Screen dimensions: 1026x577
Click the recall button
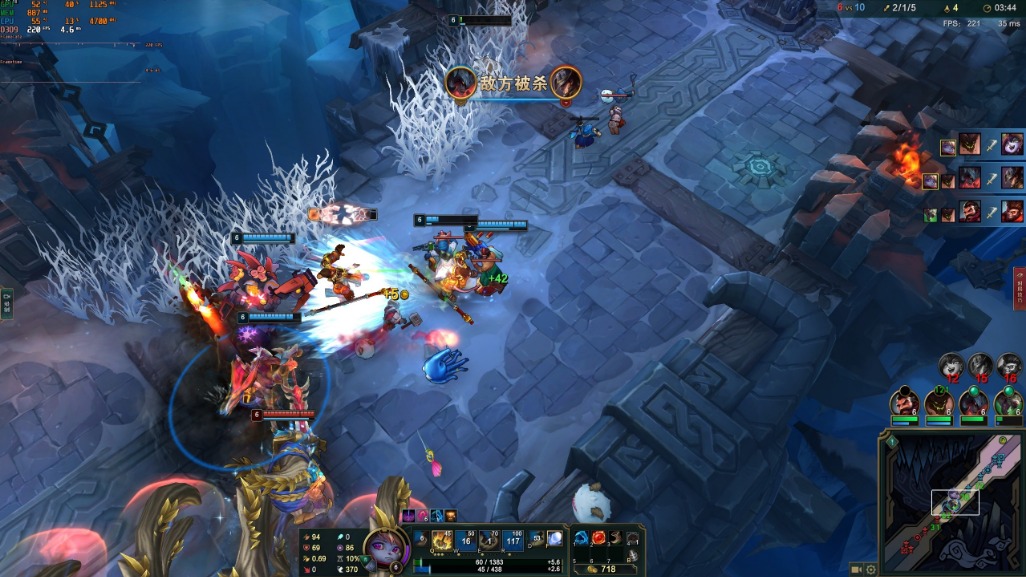632,557
